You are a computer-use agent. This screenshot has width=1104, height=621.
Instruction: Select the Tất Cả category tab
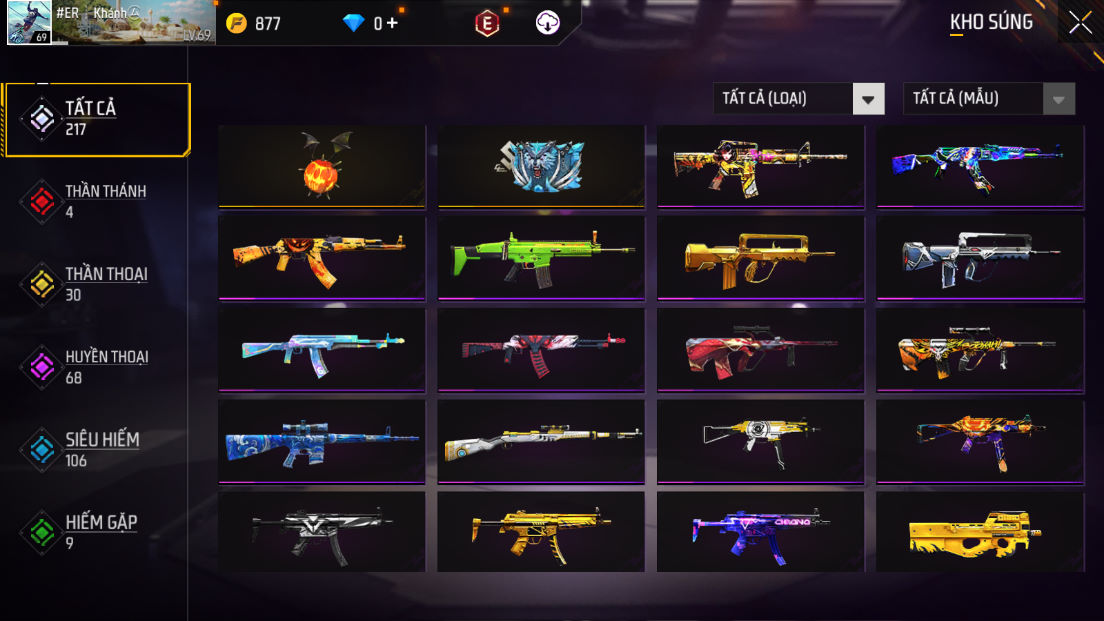[x=96, y=119]
